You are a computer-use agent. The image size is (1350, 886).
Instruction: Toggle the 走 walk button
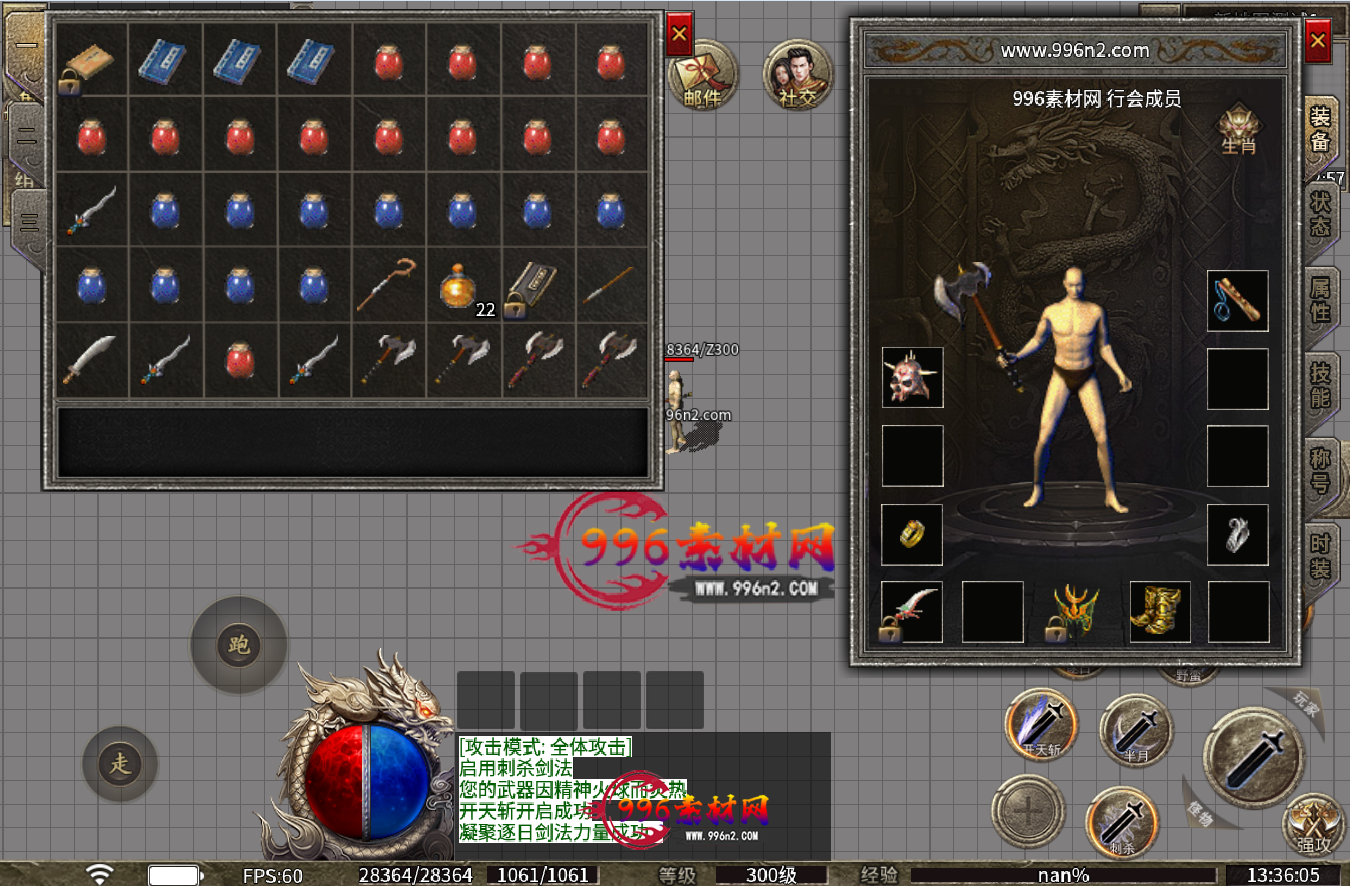pos(120,765)
